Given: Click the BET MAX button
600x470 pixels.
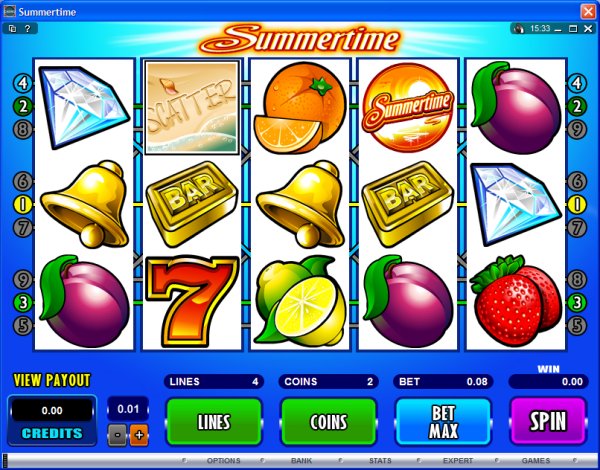Looking at the screenshot, I should (x=444, y=421).
